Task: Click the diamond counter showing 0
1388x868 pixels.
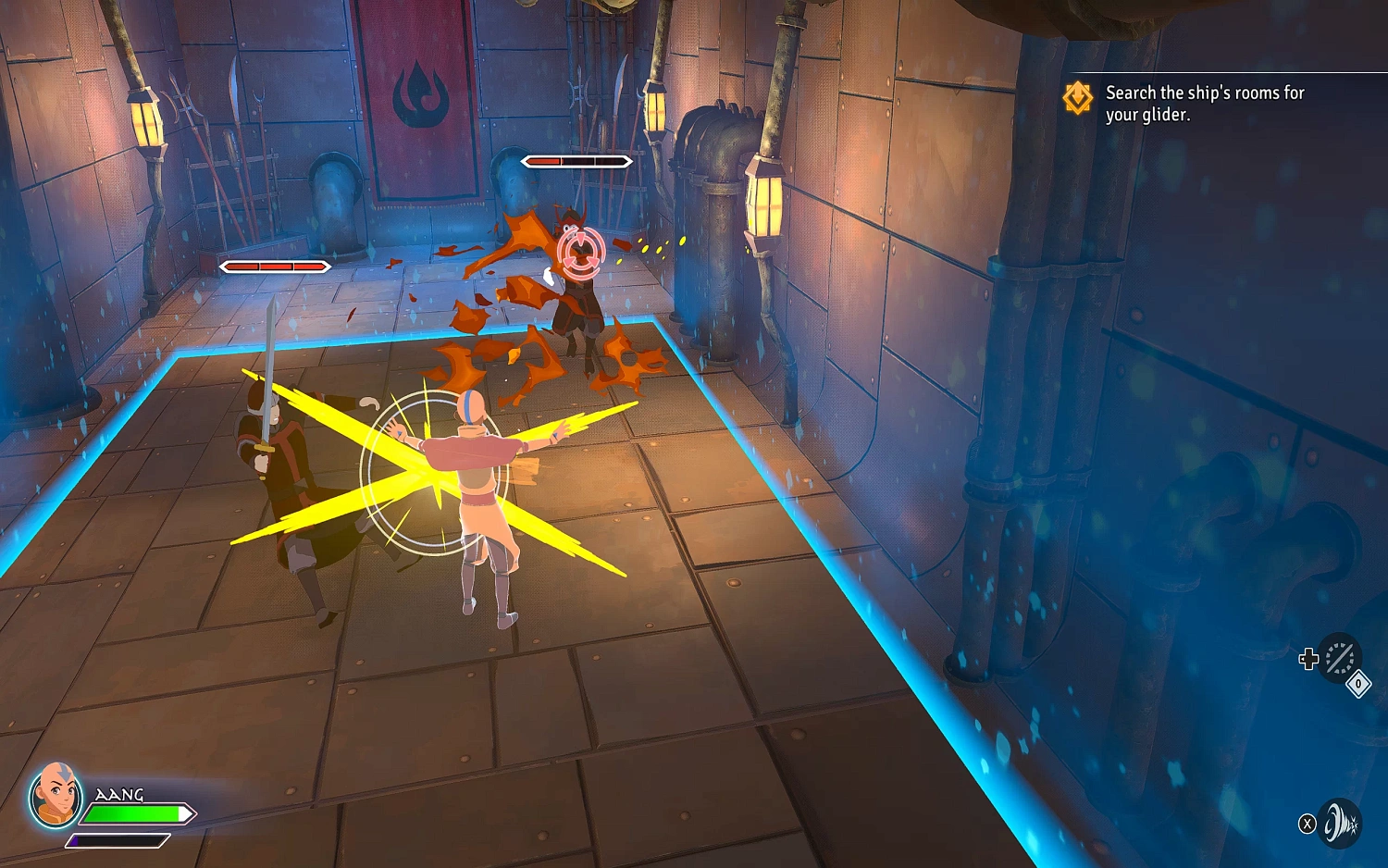Action: pos(1357,683)
